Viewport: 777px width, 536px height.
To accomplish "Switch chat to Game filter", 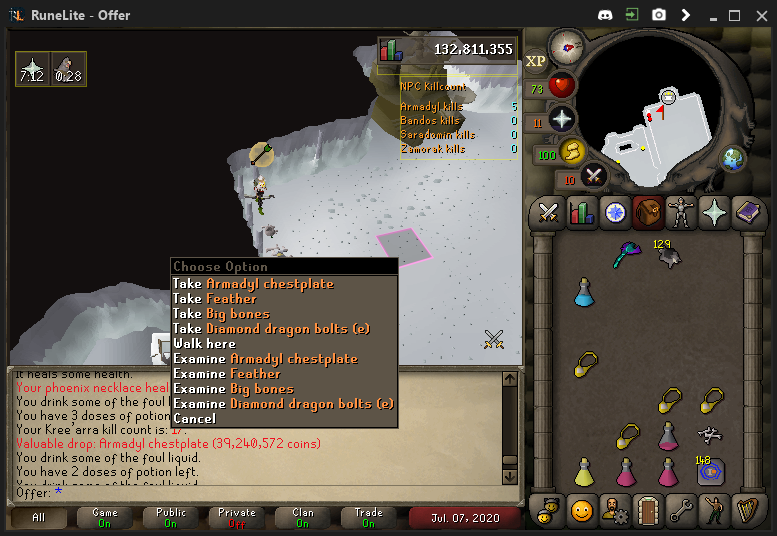I will pos(105,517).
